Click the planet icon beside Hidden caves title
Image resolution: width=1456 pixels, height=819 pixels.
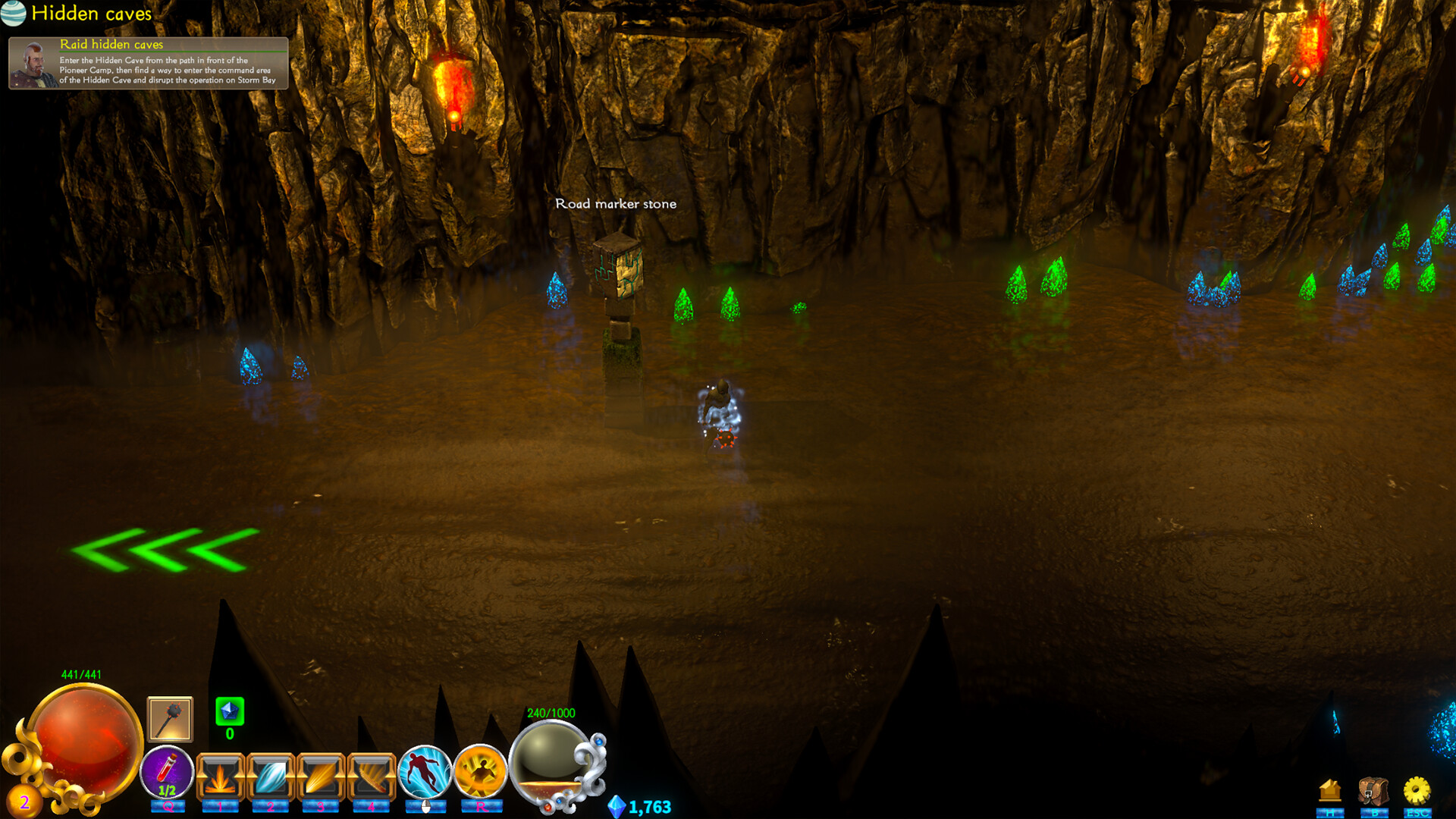pos(14,14)
